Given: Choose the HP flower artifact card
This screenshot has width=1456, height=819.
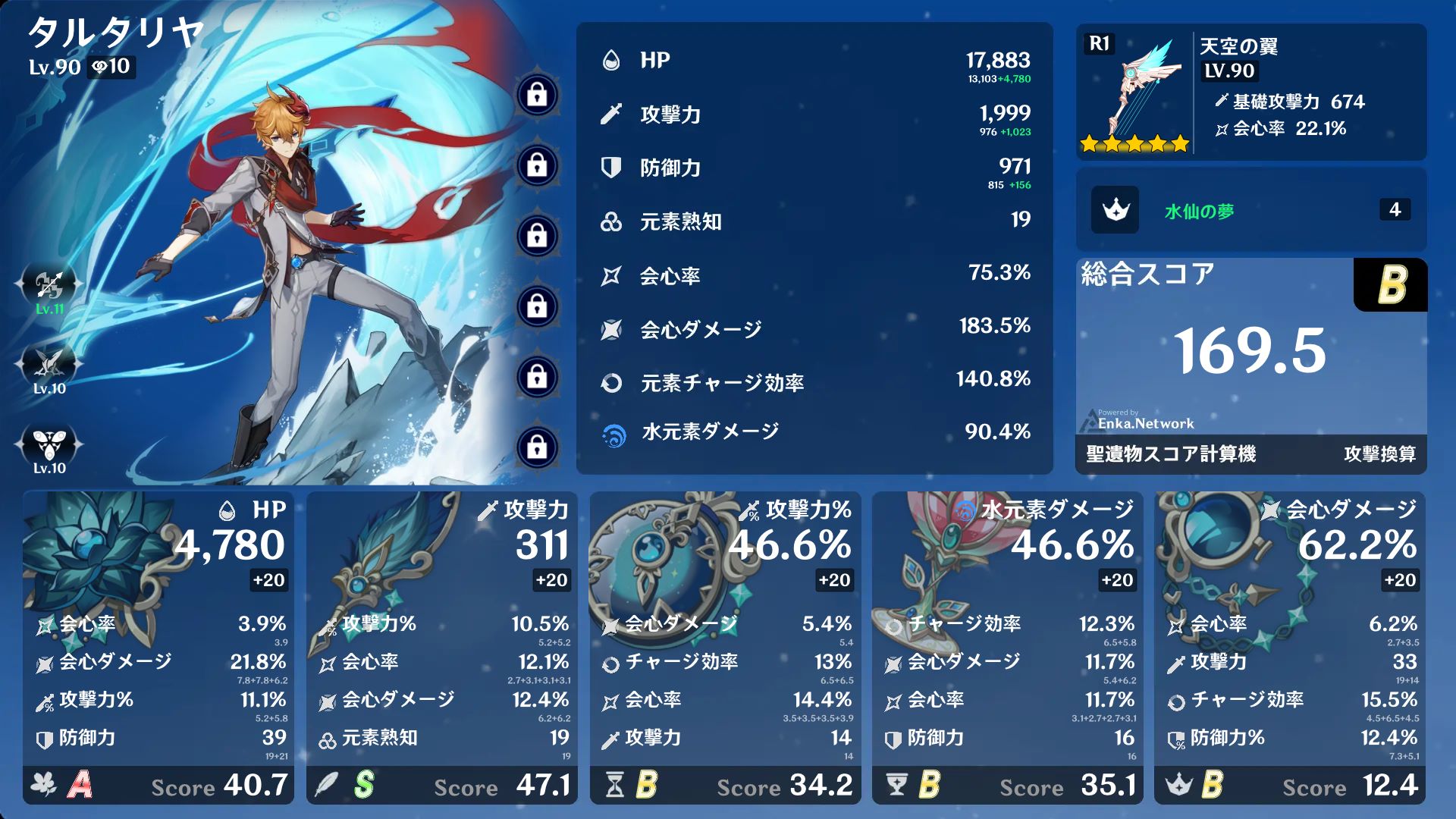Looking at the screenshot, I should coord(158,647).
